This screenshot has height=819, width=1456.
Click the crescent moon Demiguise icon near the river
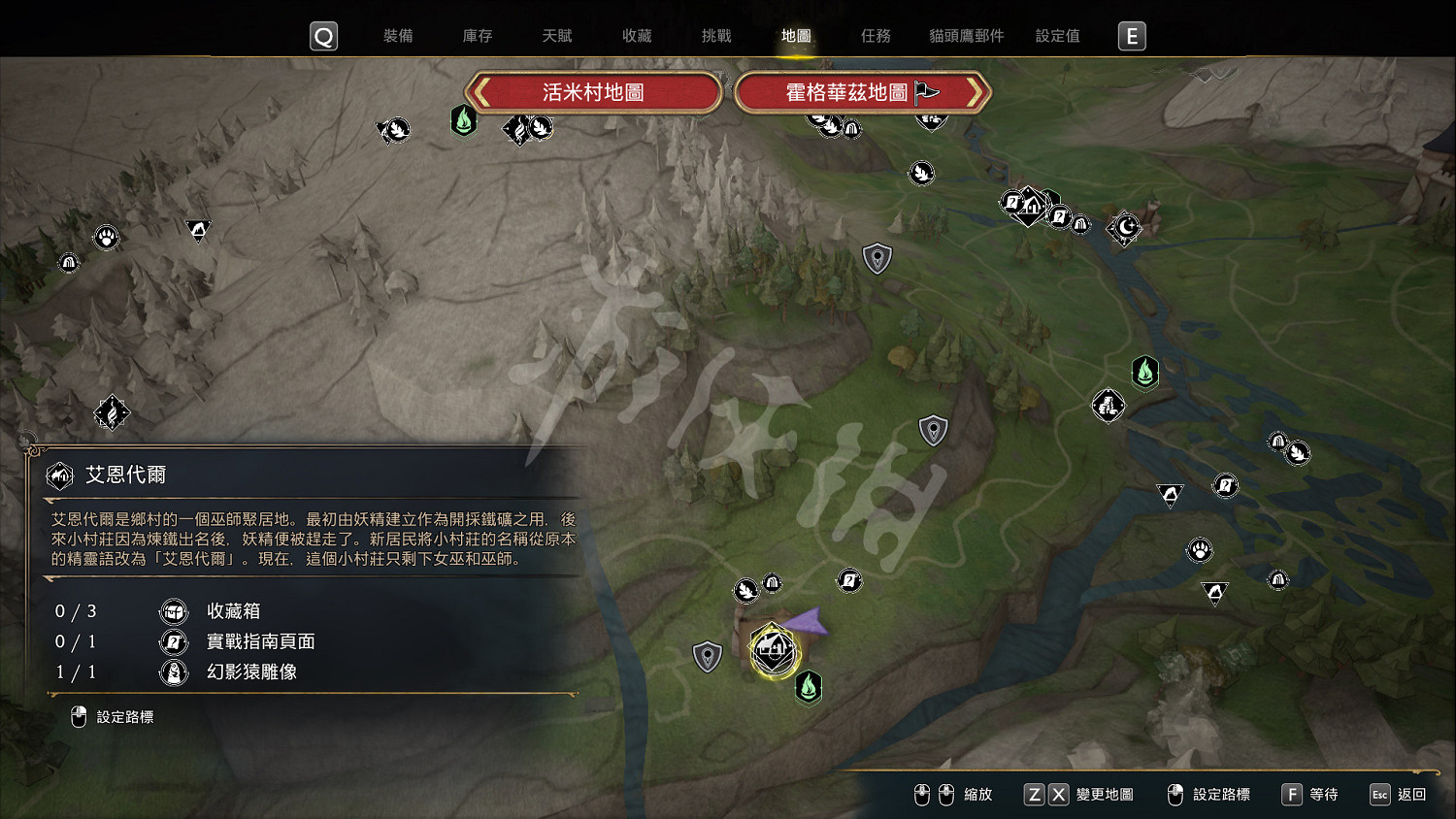[1125, 227]
